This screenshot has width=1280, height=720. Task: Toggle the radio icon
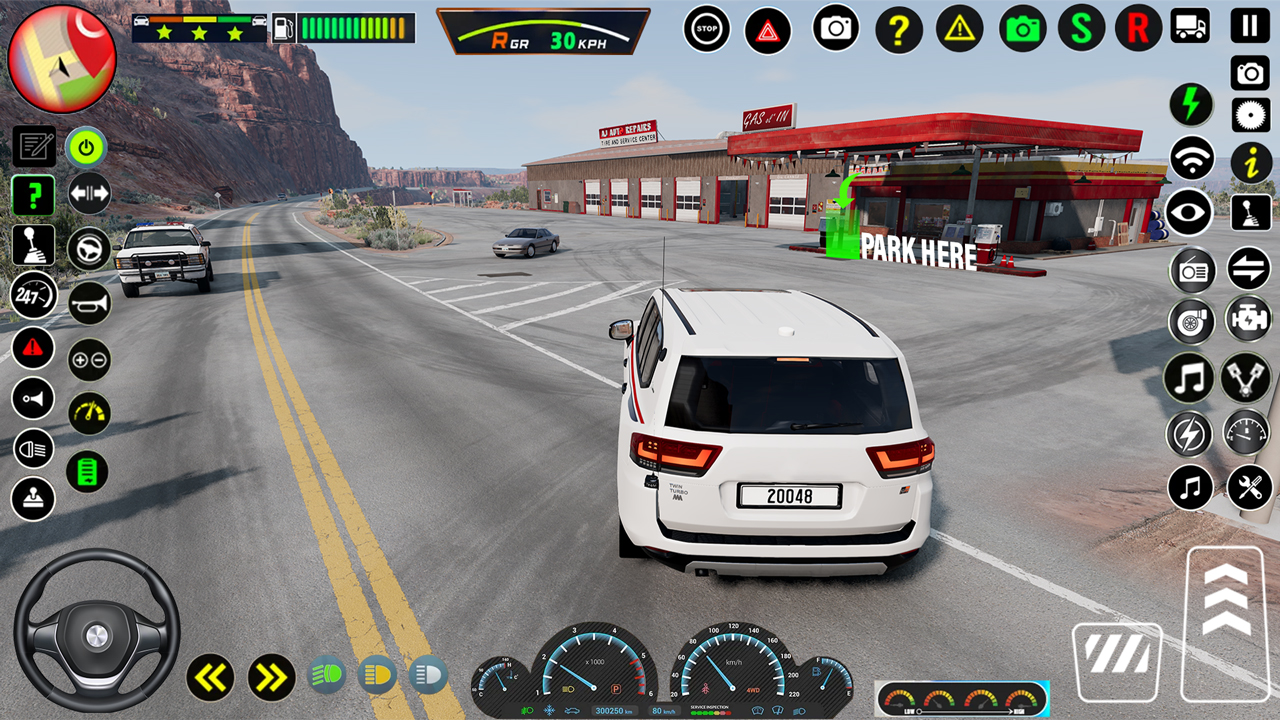(1192, 270)
